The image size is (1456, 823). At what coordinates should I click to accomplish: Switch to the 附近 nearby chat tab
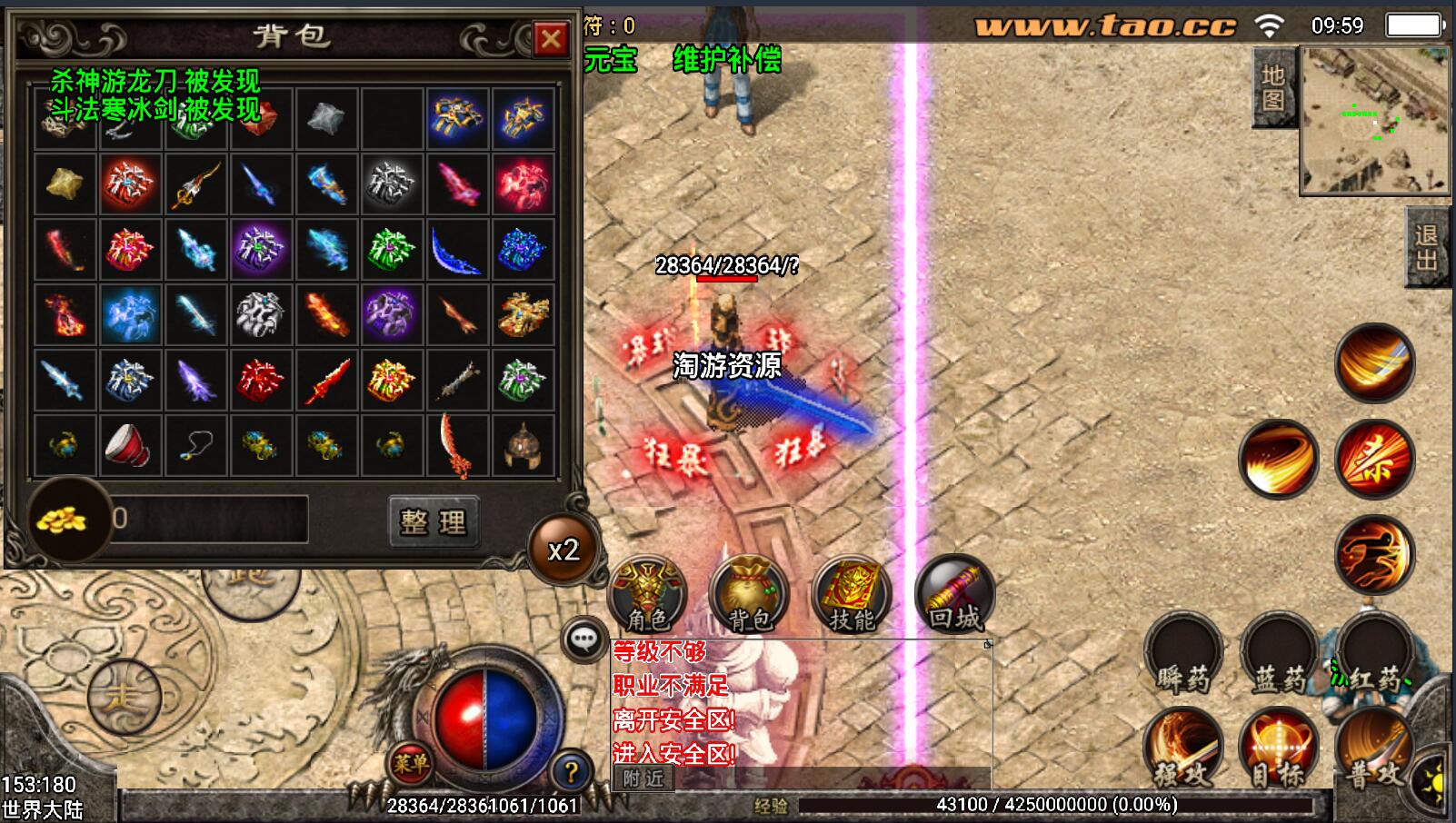pyautogui.click(x=643, y=778)
